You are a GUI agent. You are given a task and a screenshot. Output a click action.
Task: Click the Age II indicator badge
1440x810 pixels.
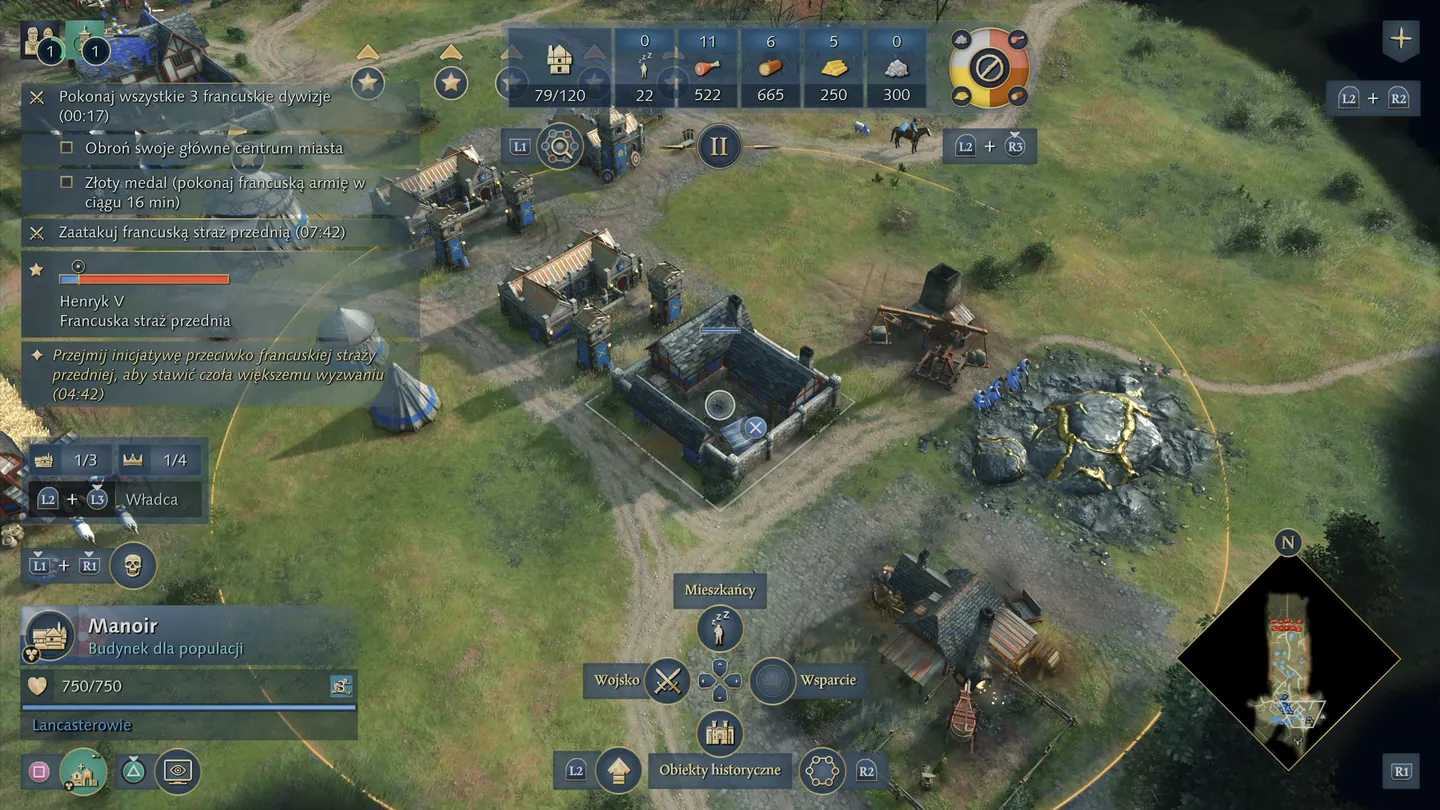[x=718, y=146]
